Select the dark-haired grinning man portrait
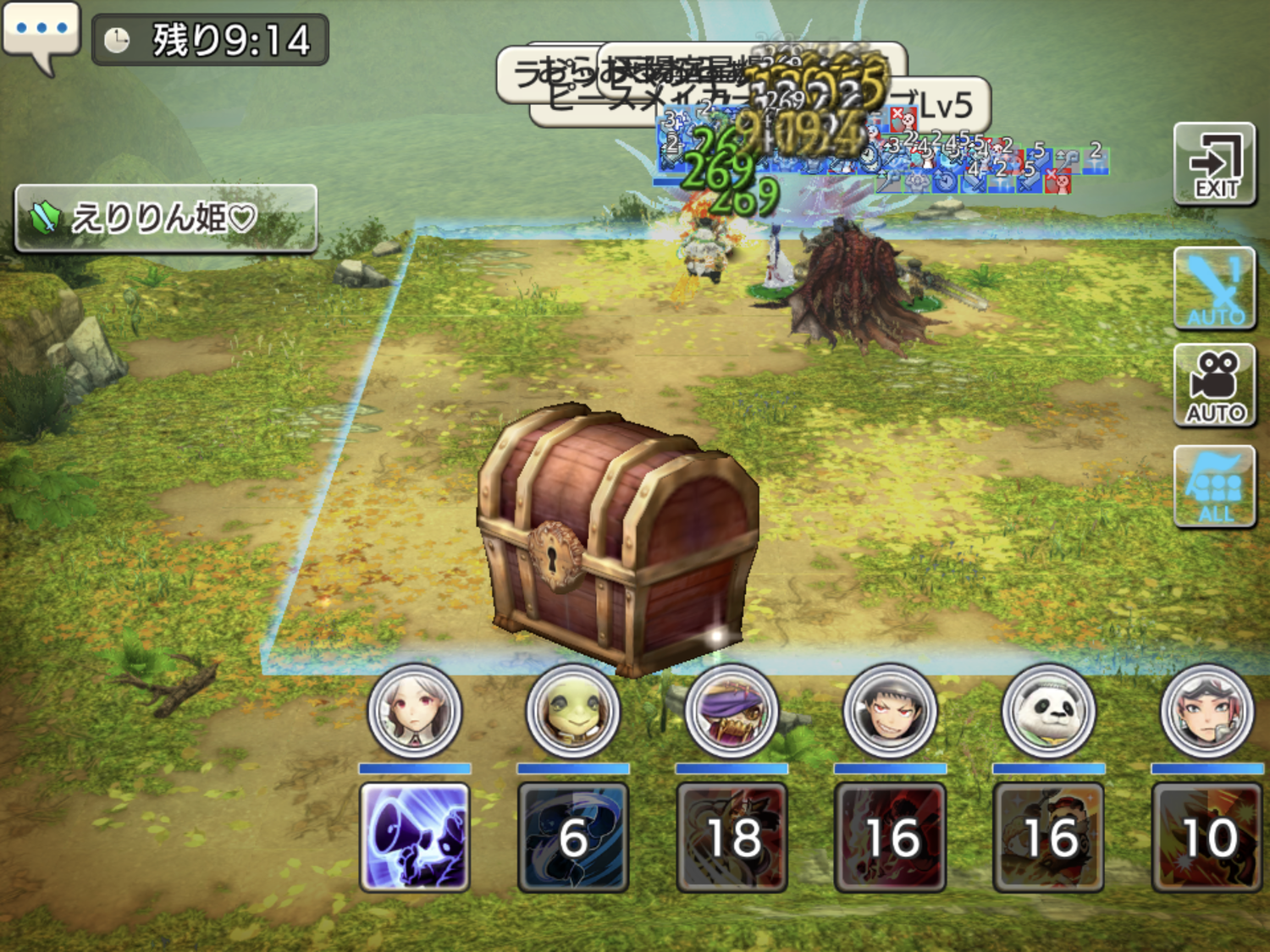Viewport: 1270px width, 952px height. click(x=890, y=712)
